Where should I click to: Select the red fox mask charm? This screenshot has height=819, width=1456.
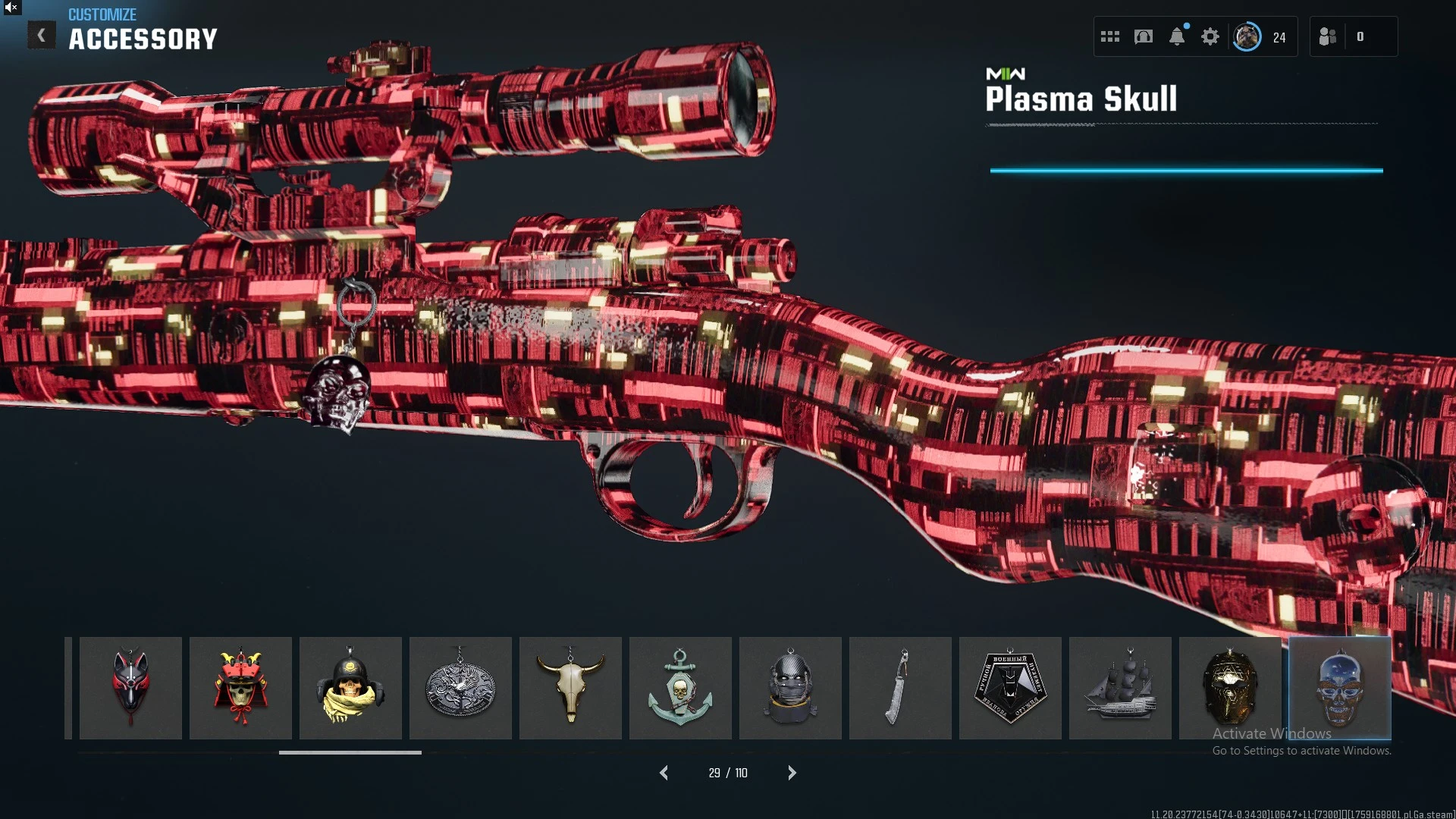[x=130, y=688]
